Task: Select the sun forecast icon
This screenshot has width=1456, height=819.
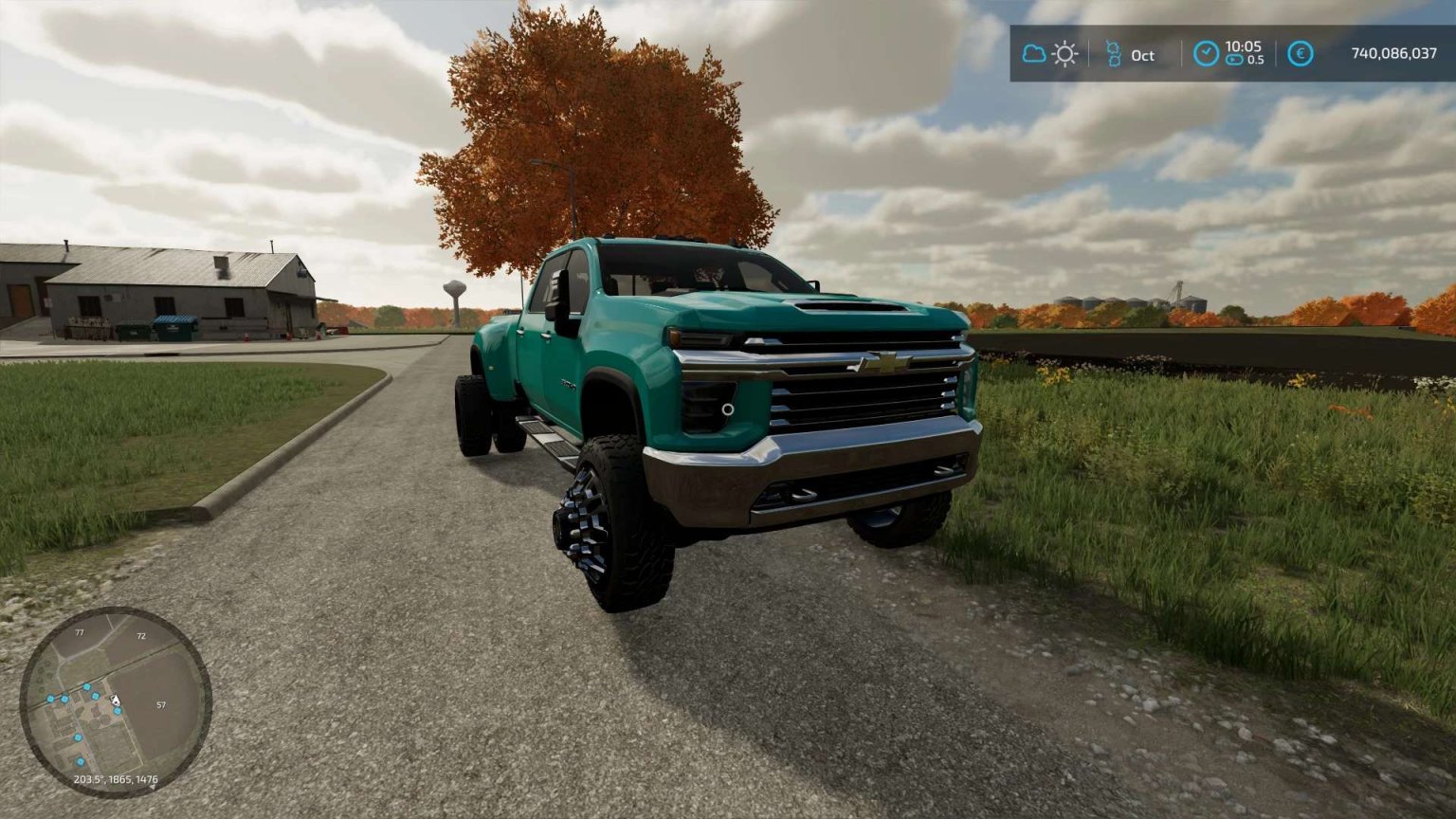Action: coord(1065,54)
